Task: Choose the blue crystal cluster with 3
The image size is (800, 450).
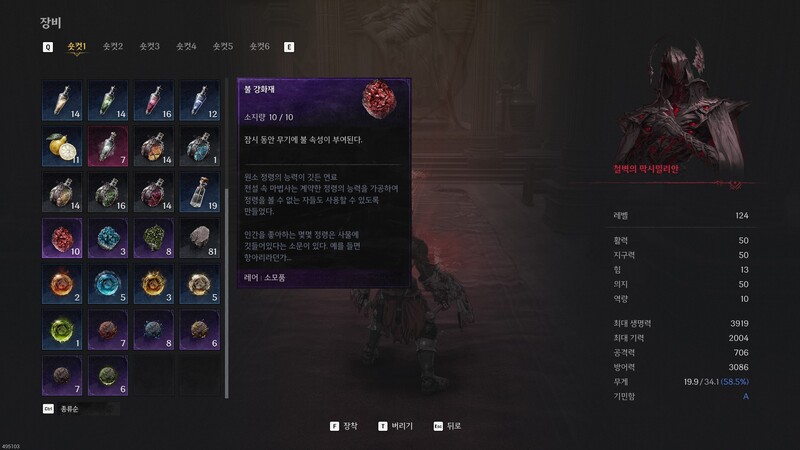Action: pos(107,238)
